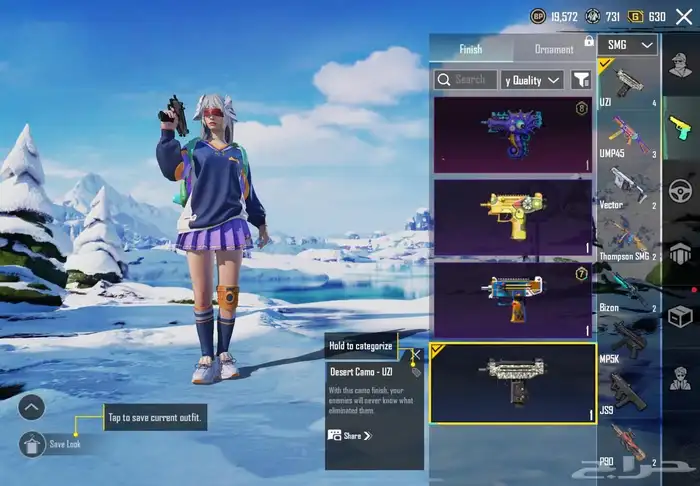Pick the blue and orange UZI skin
700x486 pixels.
[x=512, y=299]
